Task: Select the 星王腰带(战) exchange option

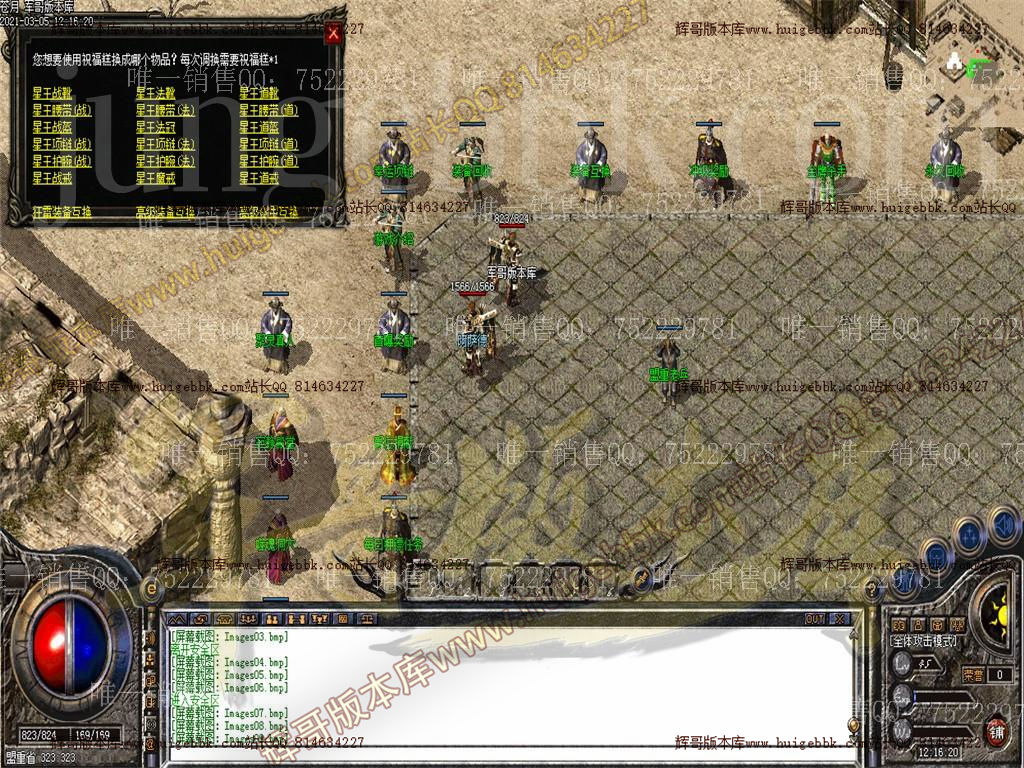Action: click(x=62, y=110)
